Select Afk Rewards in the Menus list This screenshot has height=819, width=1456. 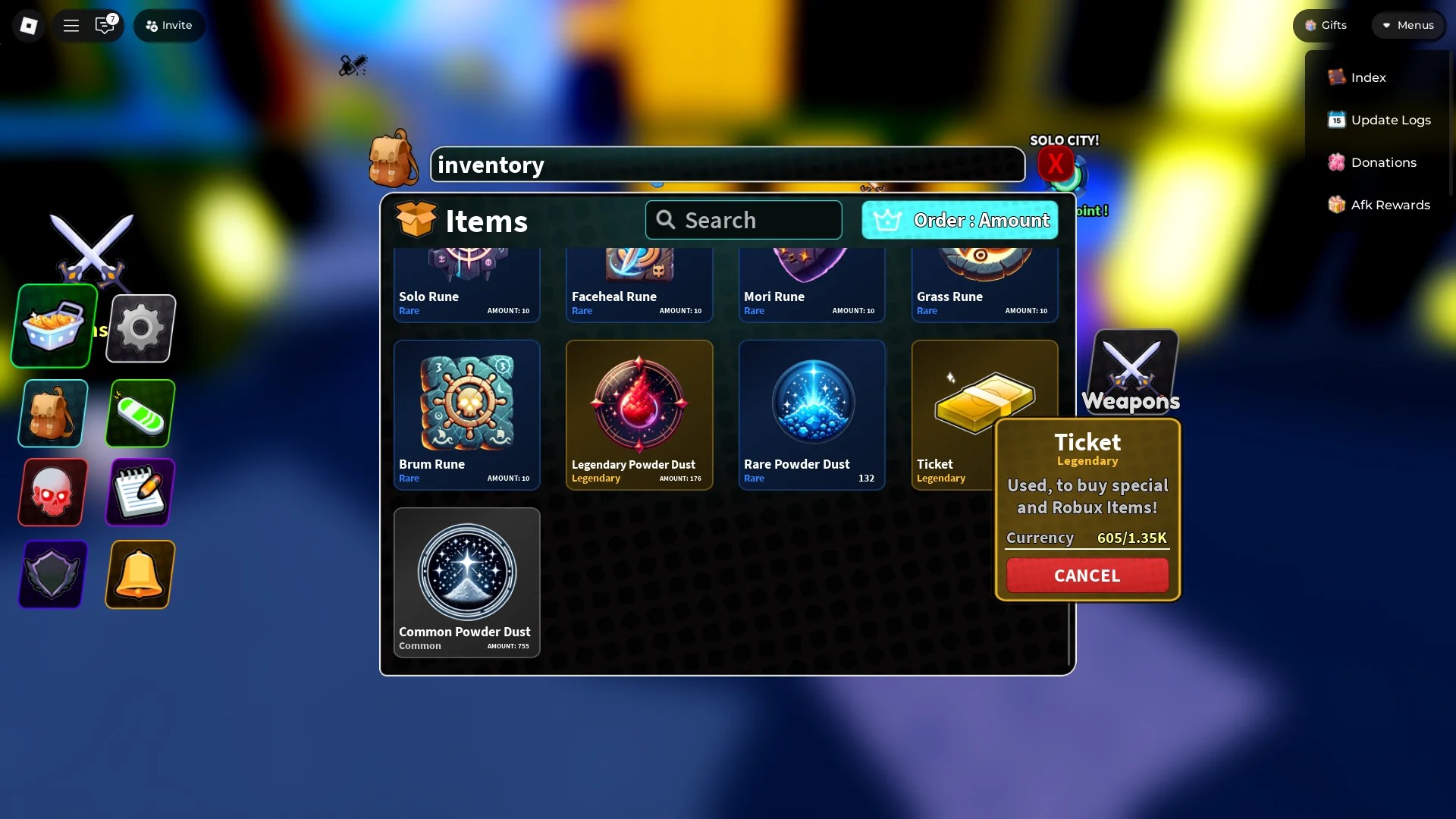click(1391, 204)
